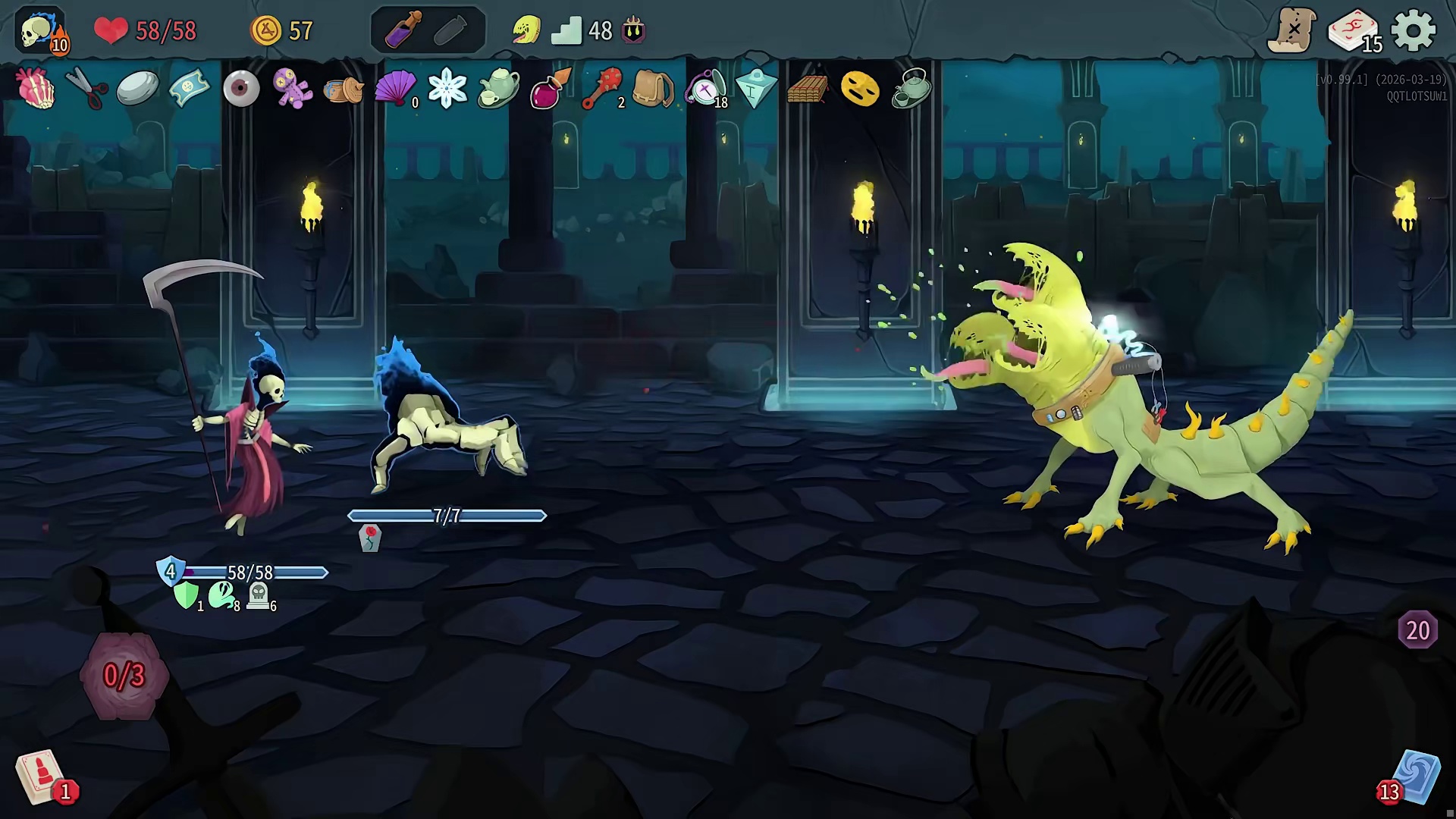Open the draw pile
The width and height of the screenshot is (1456, 819).
pos(42,777)
